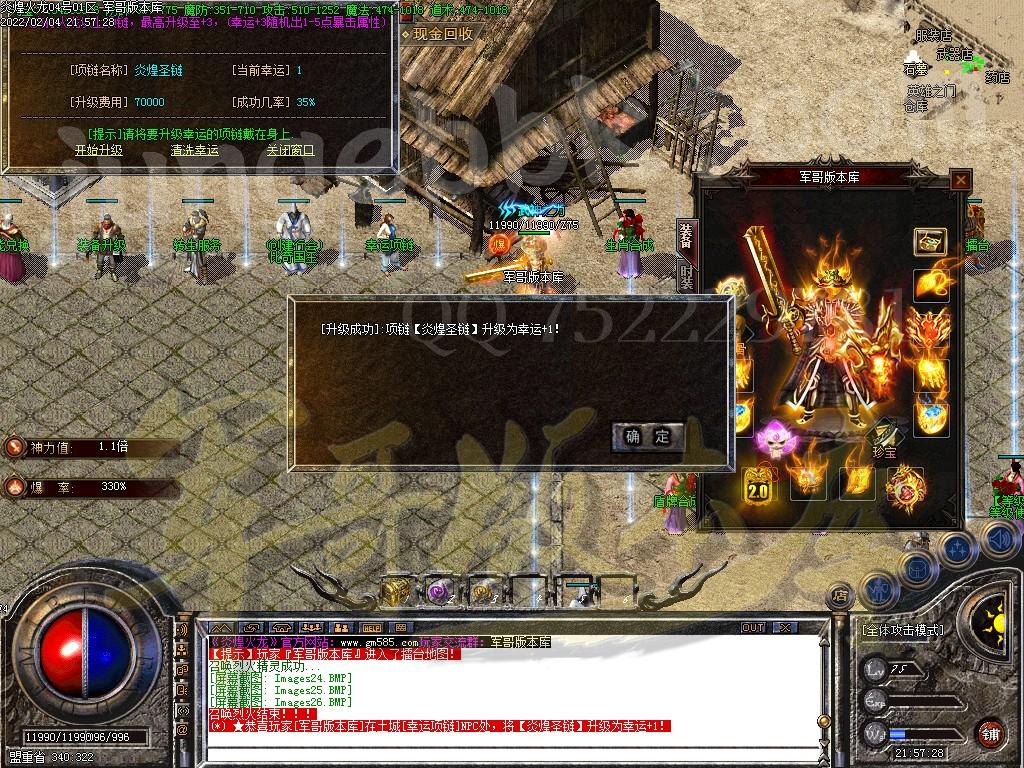Start the necklace upgrade via 开始升级
This screenshot has height=768, width=1024.
pyautogui.click(x=98, y=151)
